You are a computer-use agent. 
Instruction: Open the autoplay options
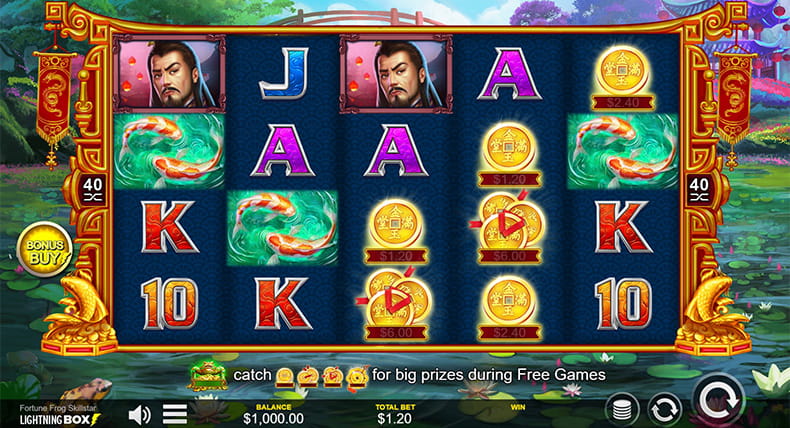coord(664,408)
